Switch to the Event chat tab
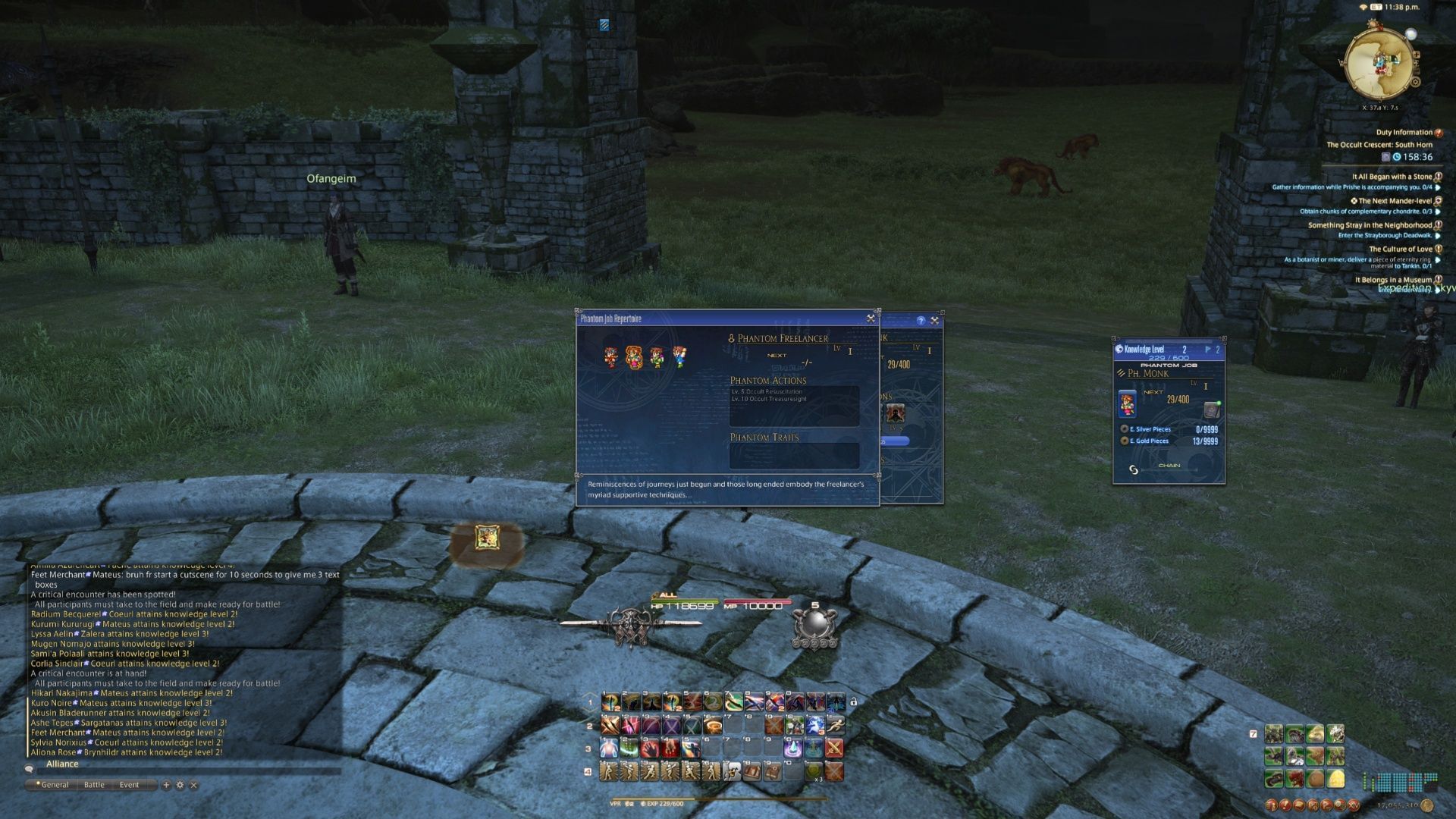1456x819 pixels. [129, 785]
